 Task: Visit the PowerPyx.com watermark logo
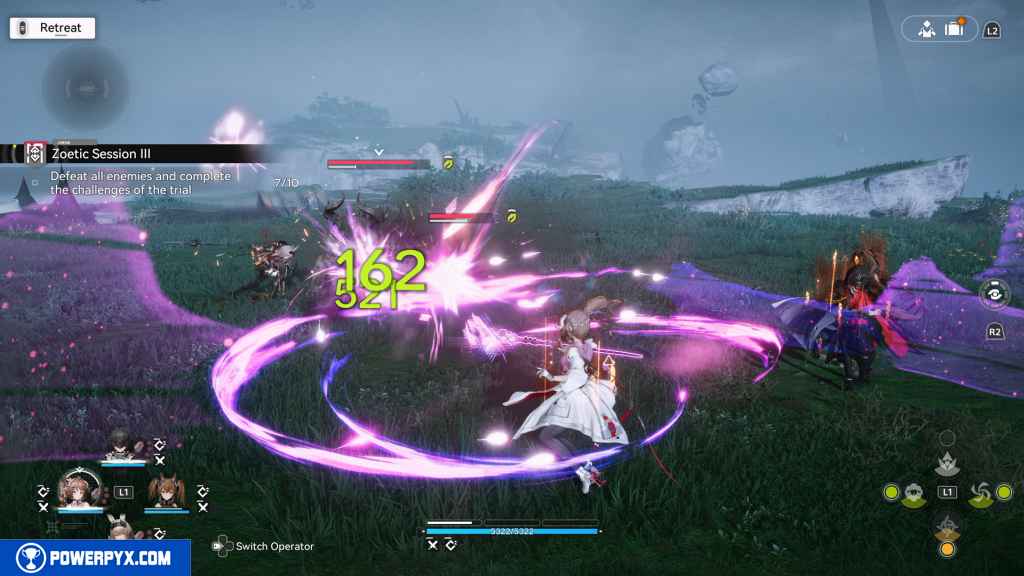pyautogui.click(x=95, y=557)
